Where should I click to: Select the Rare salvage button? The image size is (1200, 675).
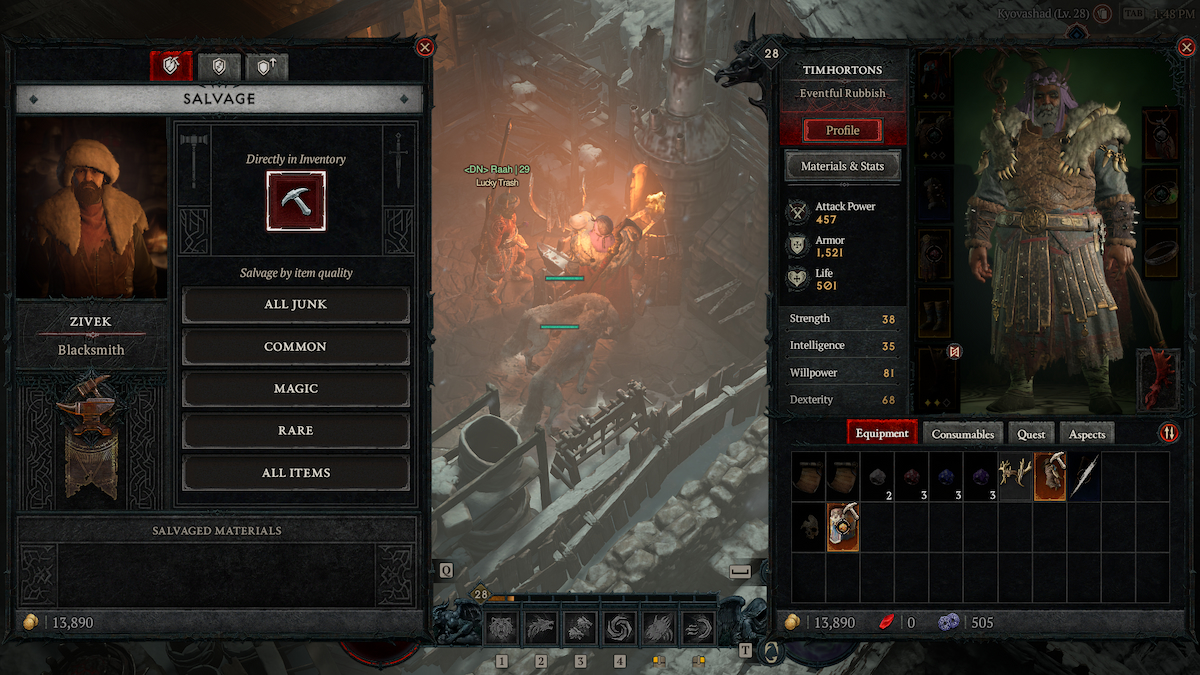(295, 431)
